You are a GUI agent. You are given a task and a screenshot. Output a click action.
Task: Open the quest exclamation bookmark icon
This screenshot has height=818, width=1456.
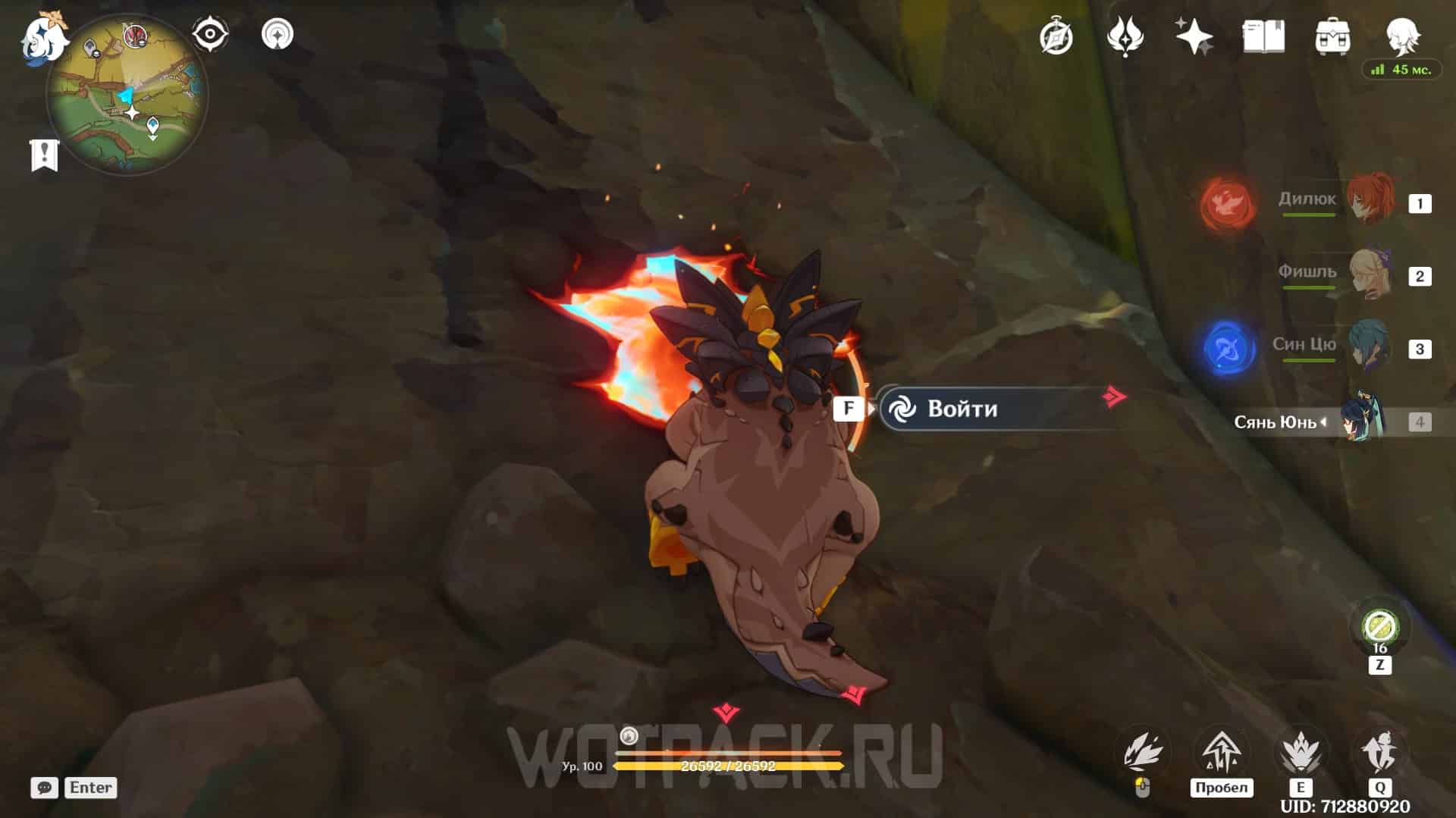44,155
